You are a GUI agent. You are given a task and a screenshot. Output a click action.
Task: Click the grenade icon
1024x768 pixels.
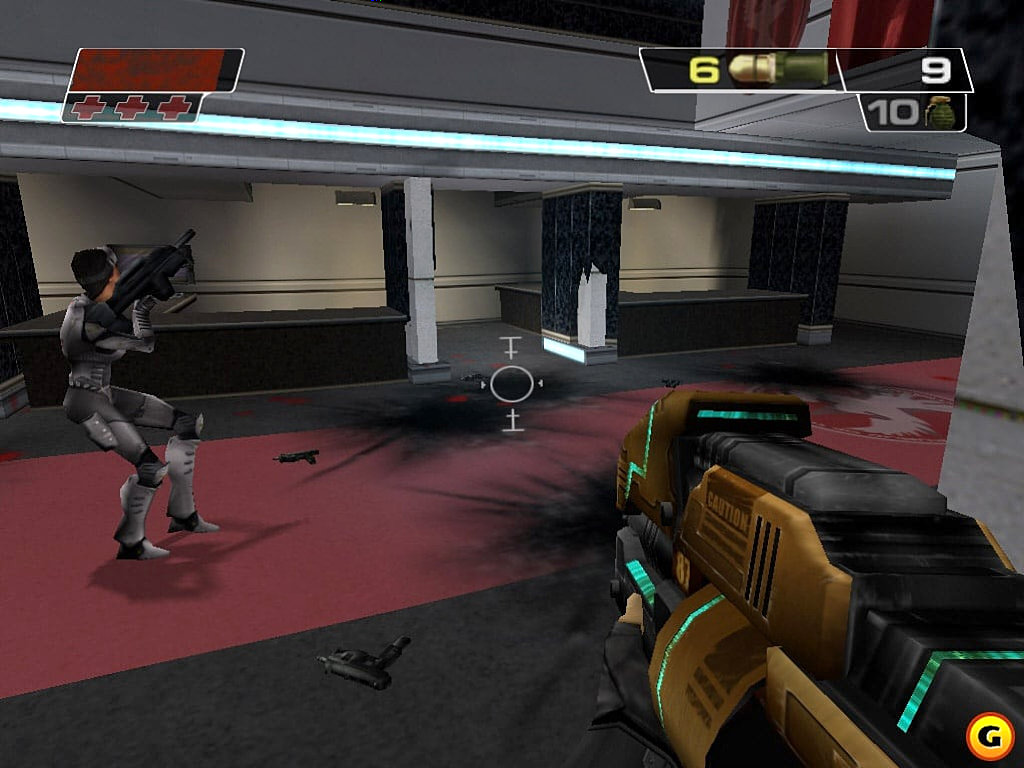coord(938,111)
